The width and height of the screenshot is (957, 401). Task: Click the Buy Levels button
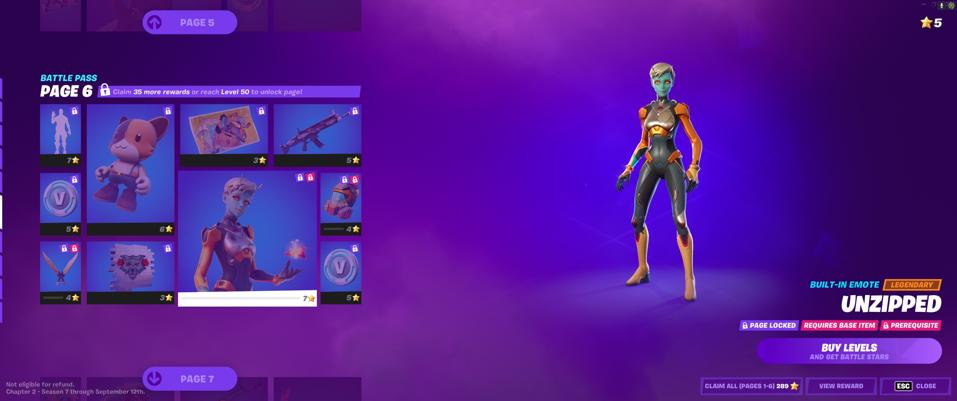(x=849, y=351)
